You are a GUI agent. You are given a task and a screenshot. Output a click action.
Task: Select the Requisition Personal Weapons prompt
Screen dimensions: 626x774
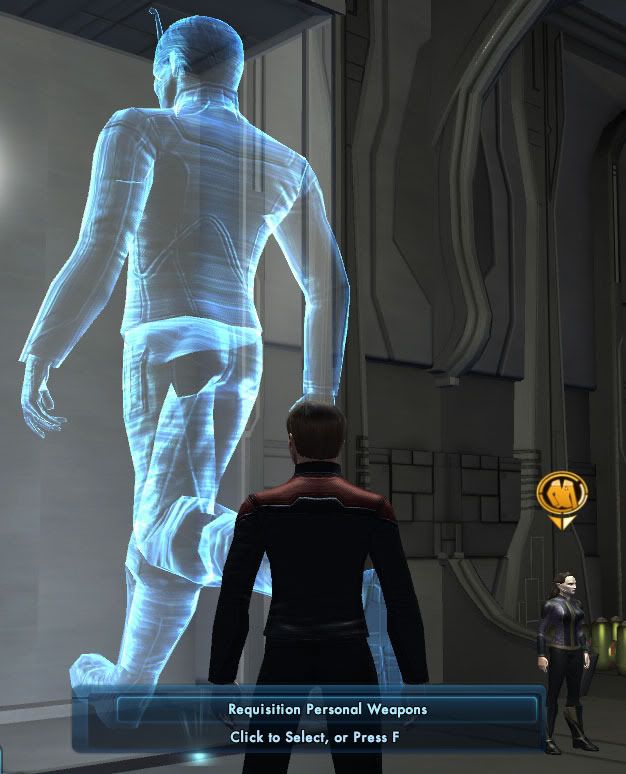[327, 710]
